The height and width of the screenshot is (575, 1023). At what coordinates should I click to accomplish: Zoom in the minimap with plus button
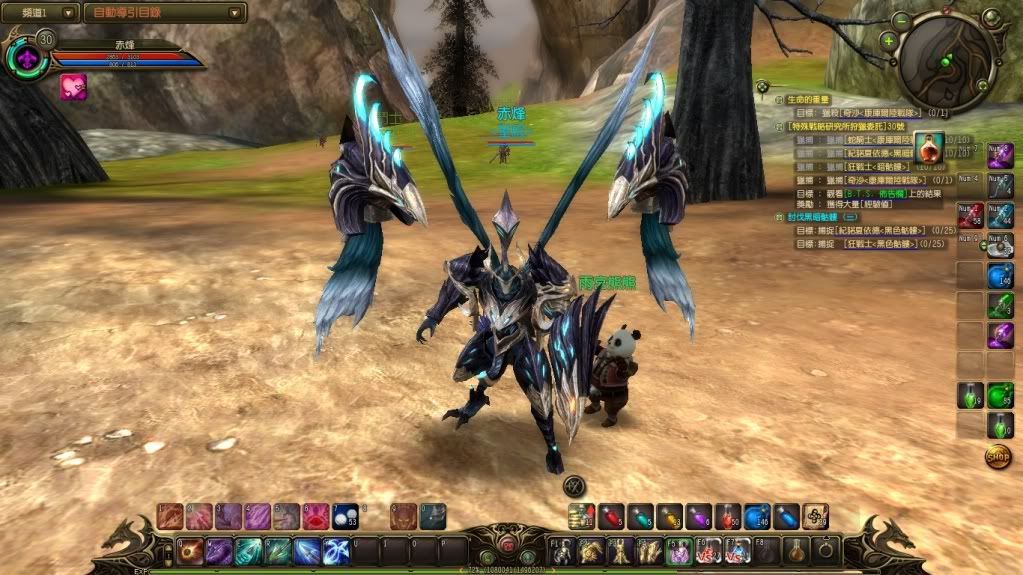coord(888,41)
